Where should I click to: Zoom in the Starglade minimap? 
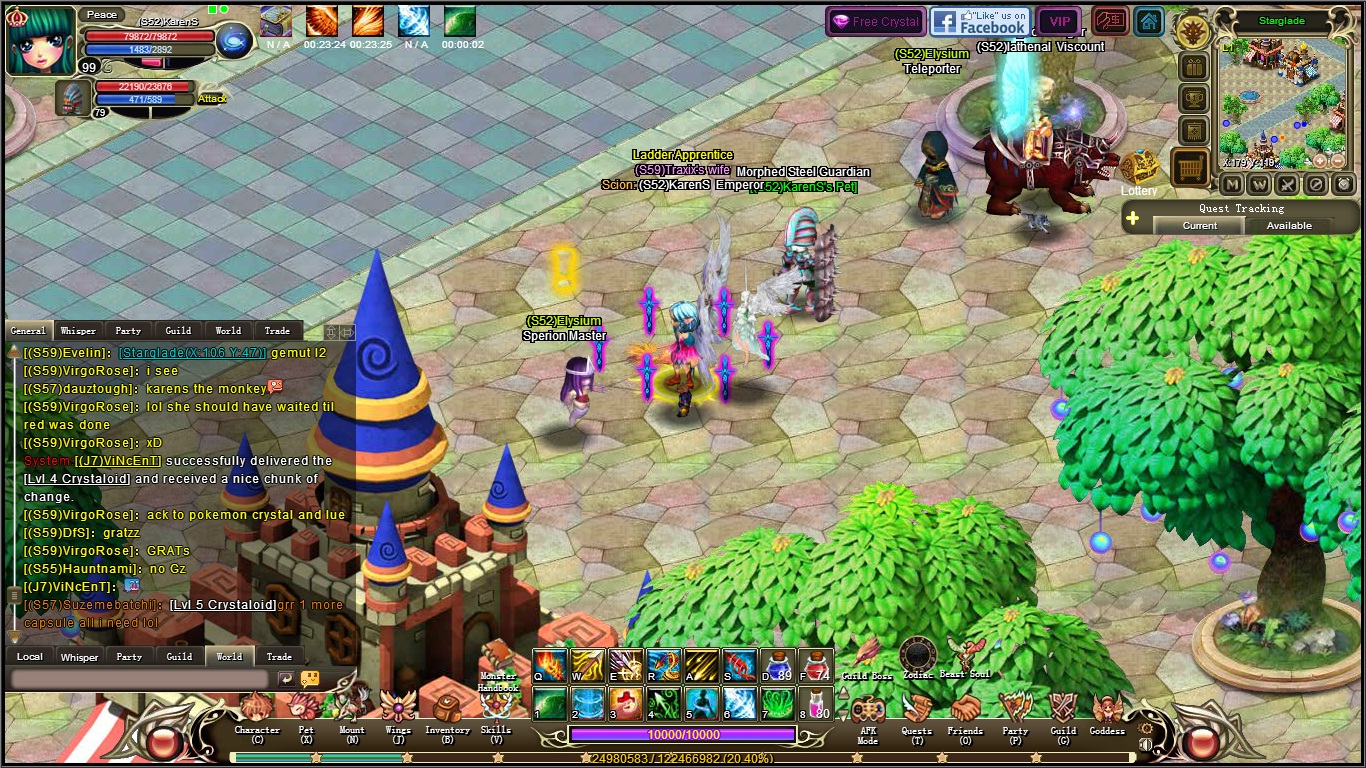(1320, 161)
